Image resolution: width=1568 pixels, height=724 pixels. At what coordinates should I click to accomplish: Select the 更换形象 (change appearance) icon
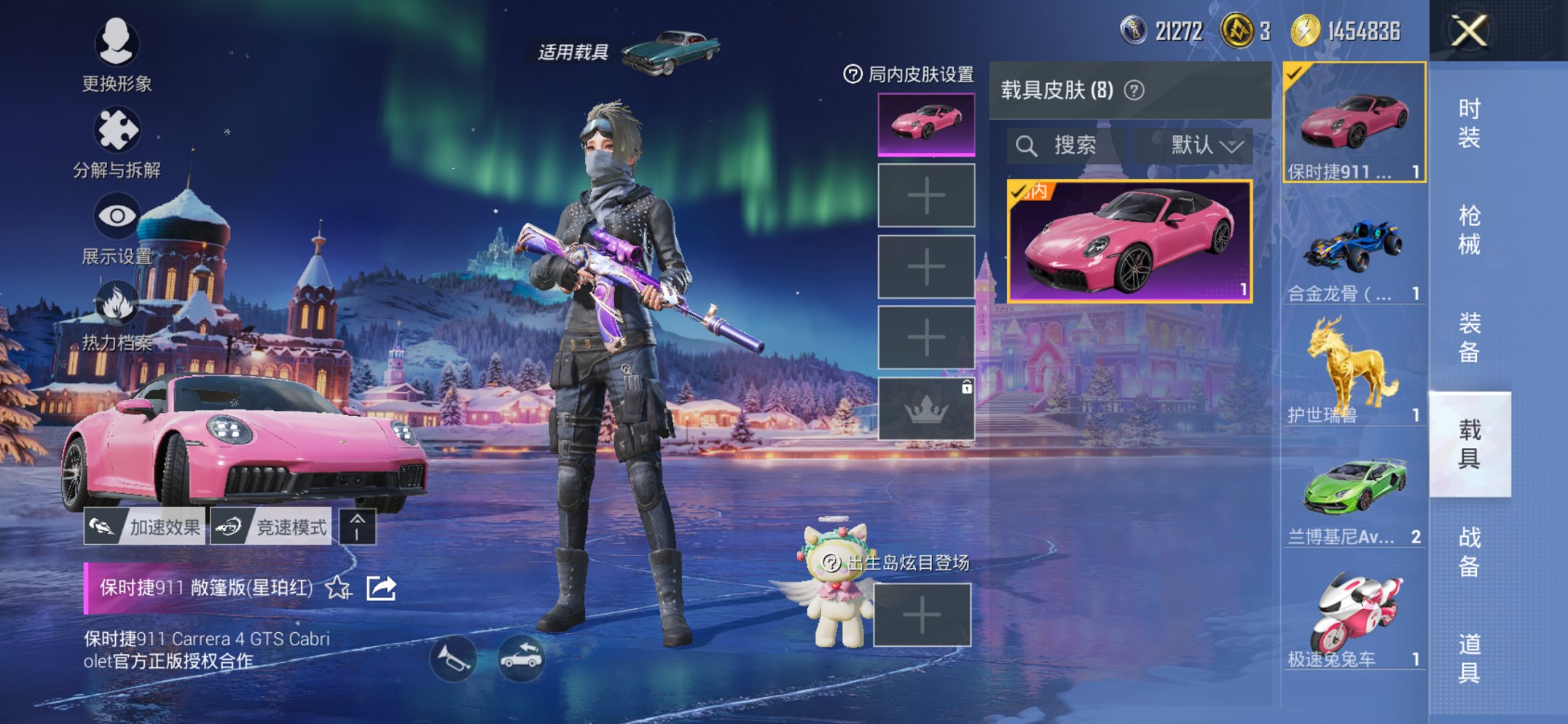(119, 45)
